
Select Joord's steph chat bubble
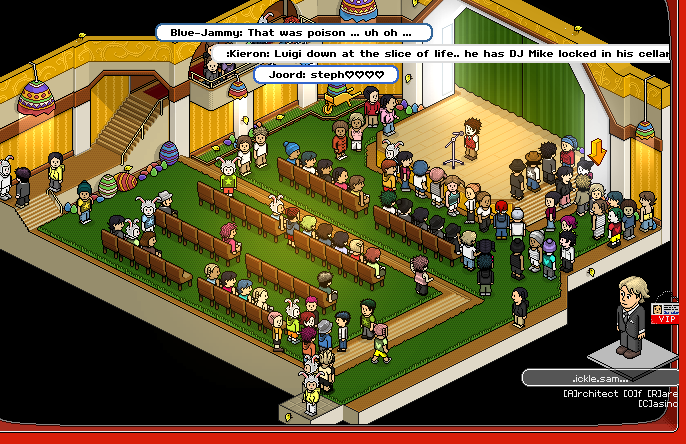(325, 74)
